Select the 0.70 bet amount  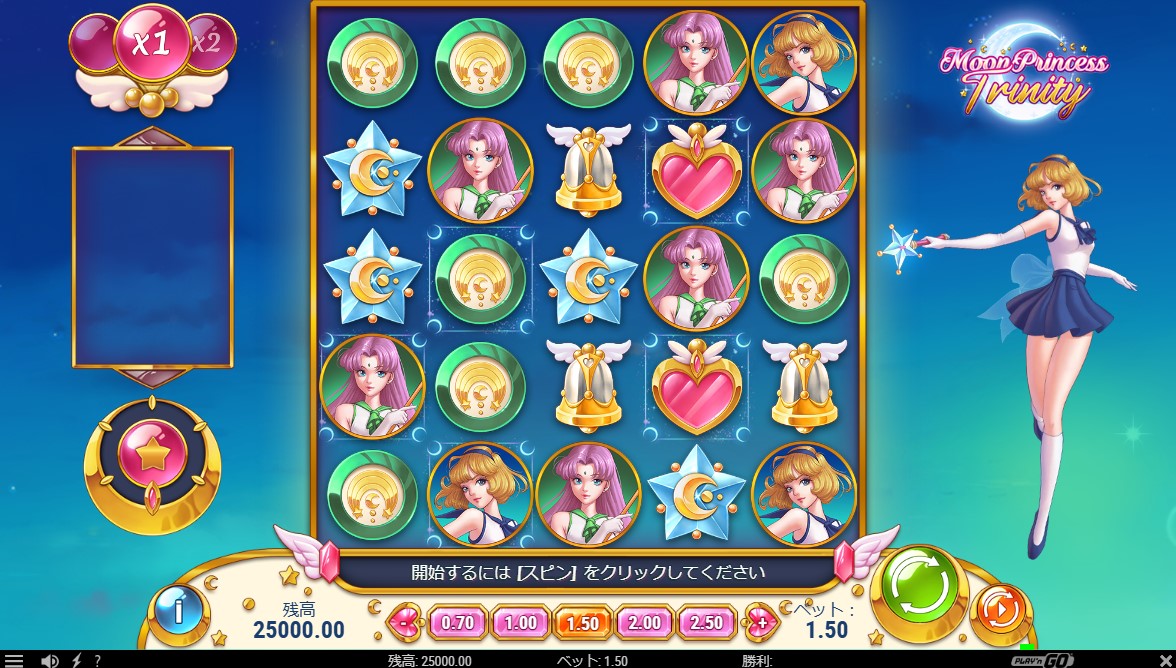pyautogui.click(x=457, y=622)
